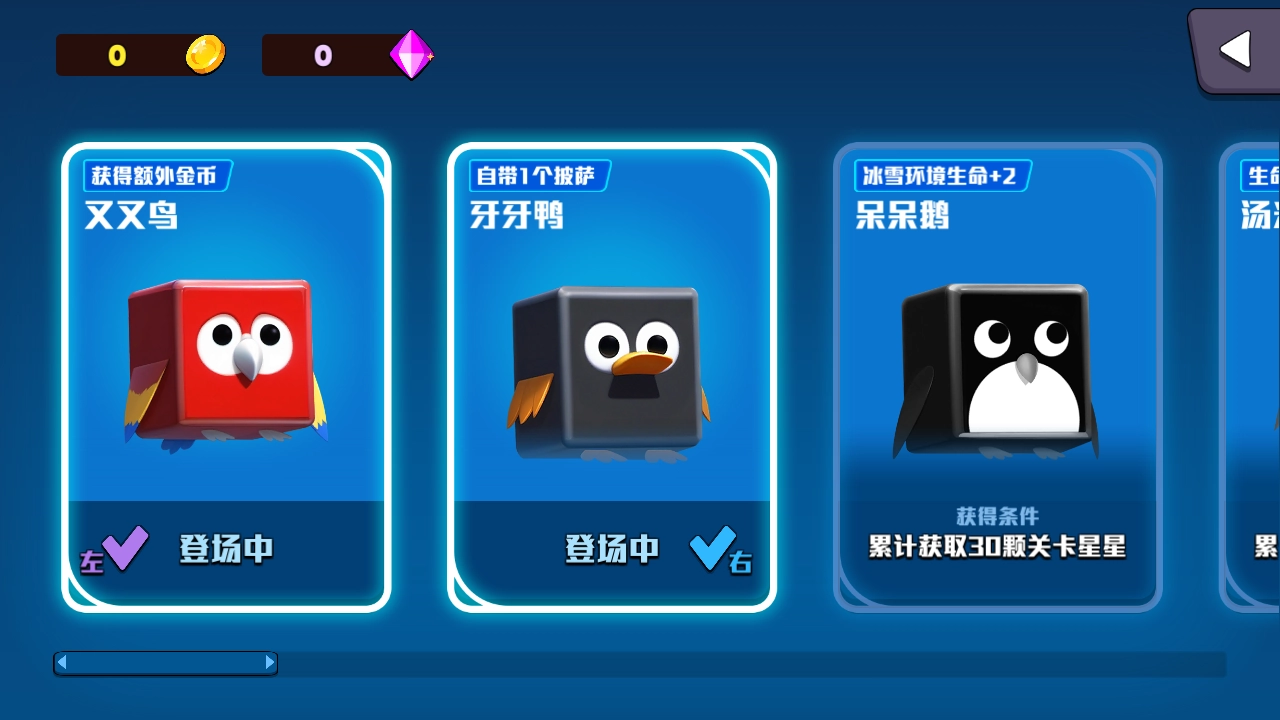
Task: Tap the gold coin counter showing 0
Action: 118,55
